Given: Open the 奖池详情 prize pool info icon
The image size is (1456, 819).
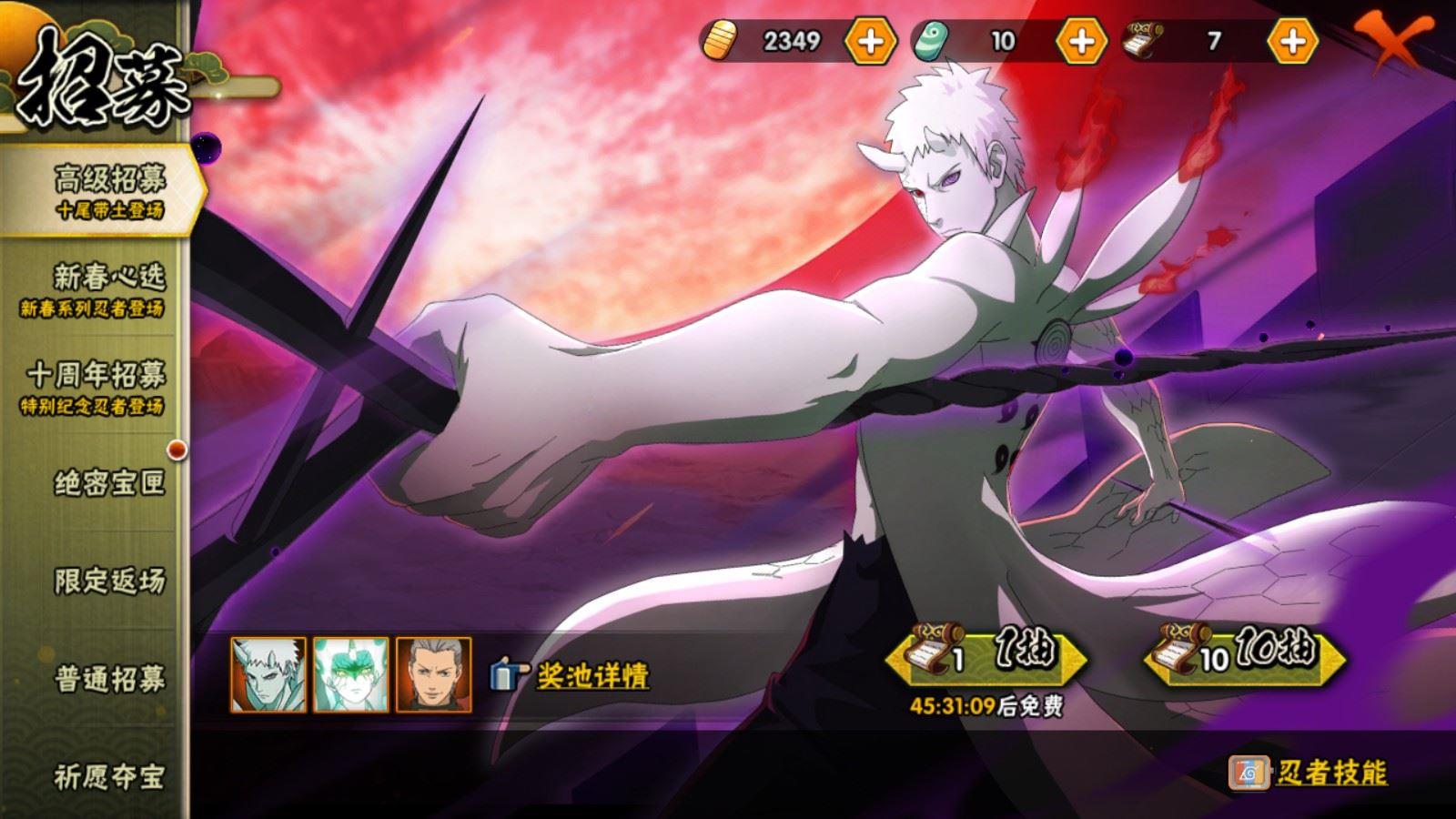Looking at the screenshot, I should (x=506, y=674).
